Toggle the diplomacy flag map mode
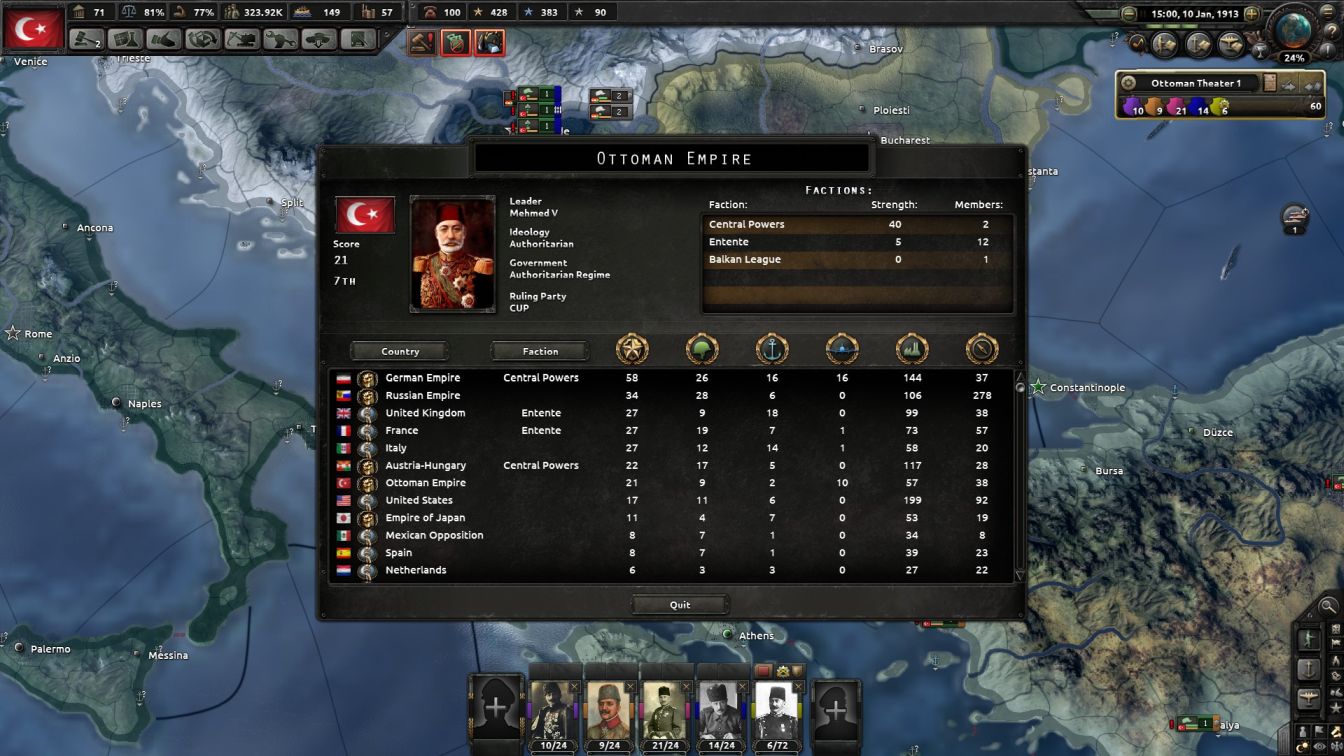Viewport: 1344px width, 756px height. coord(1319,731)
